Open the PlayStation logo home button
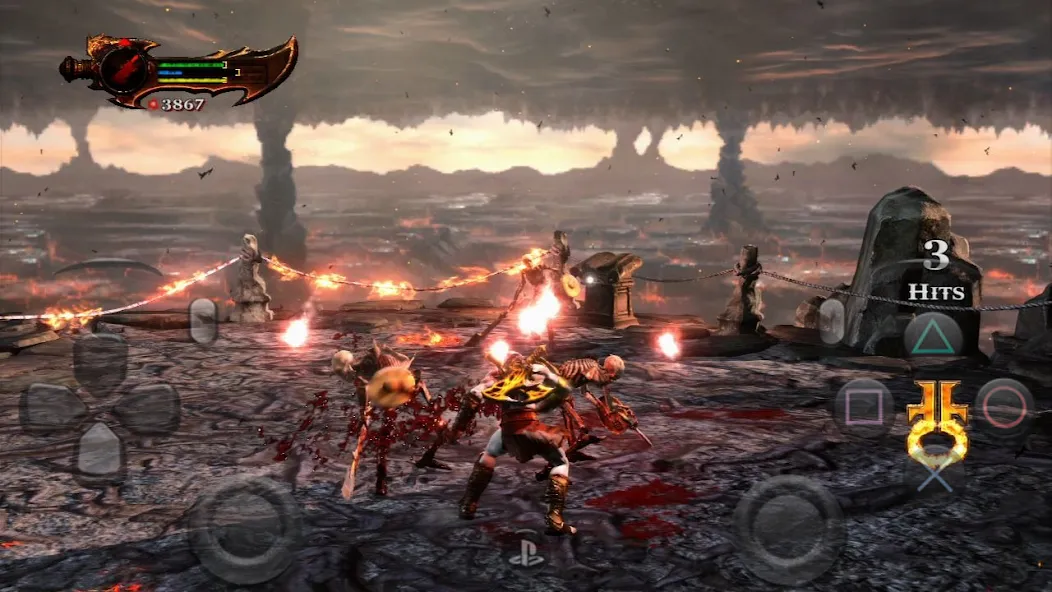The image size is (1052, 592). (526, 554)
